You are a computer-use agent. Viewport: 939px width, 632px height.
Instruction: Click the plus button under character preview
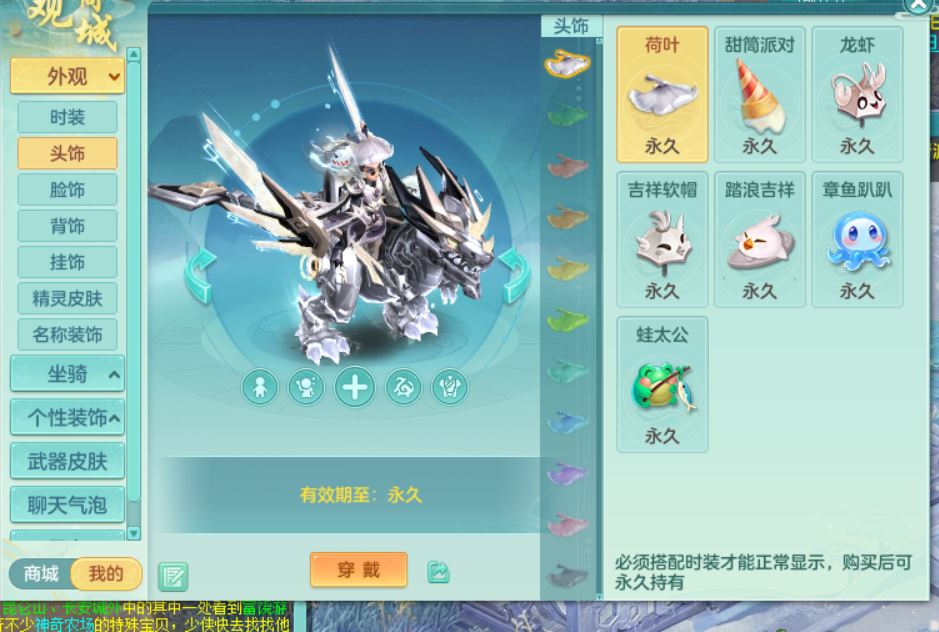coord(354,387)
